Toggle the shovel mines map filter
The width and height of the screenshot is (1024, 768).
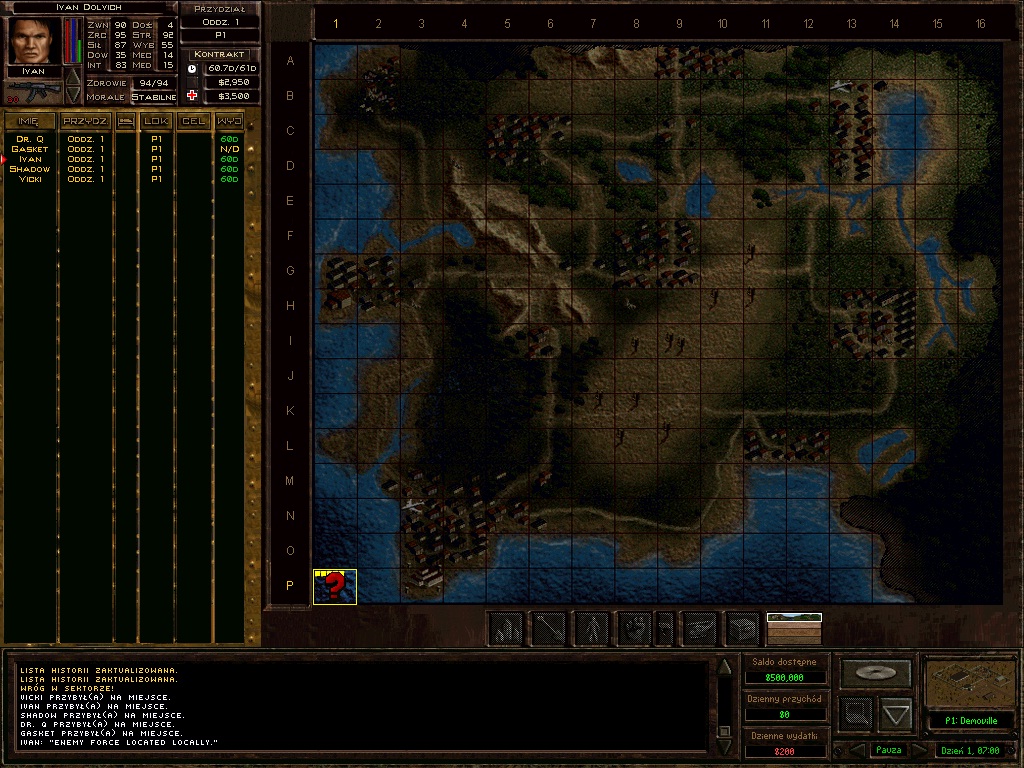tap(549, 628)
